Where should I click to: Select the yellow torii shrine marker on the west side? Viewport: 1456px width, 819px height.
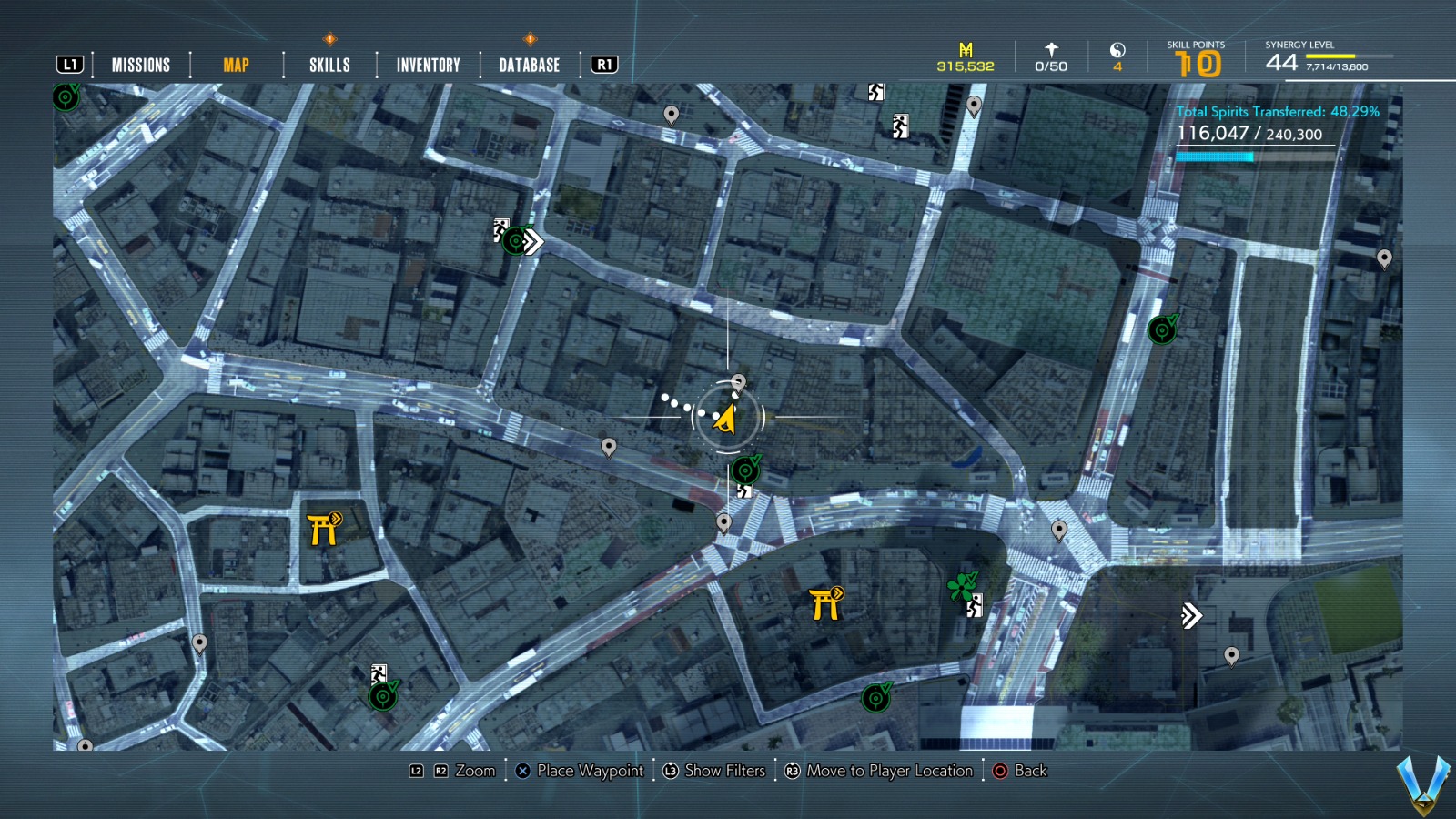click(x=325, y=531)
